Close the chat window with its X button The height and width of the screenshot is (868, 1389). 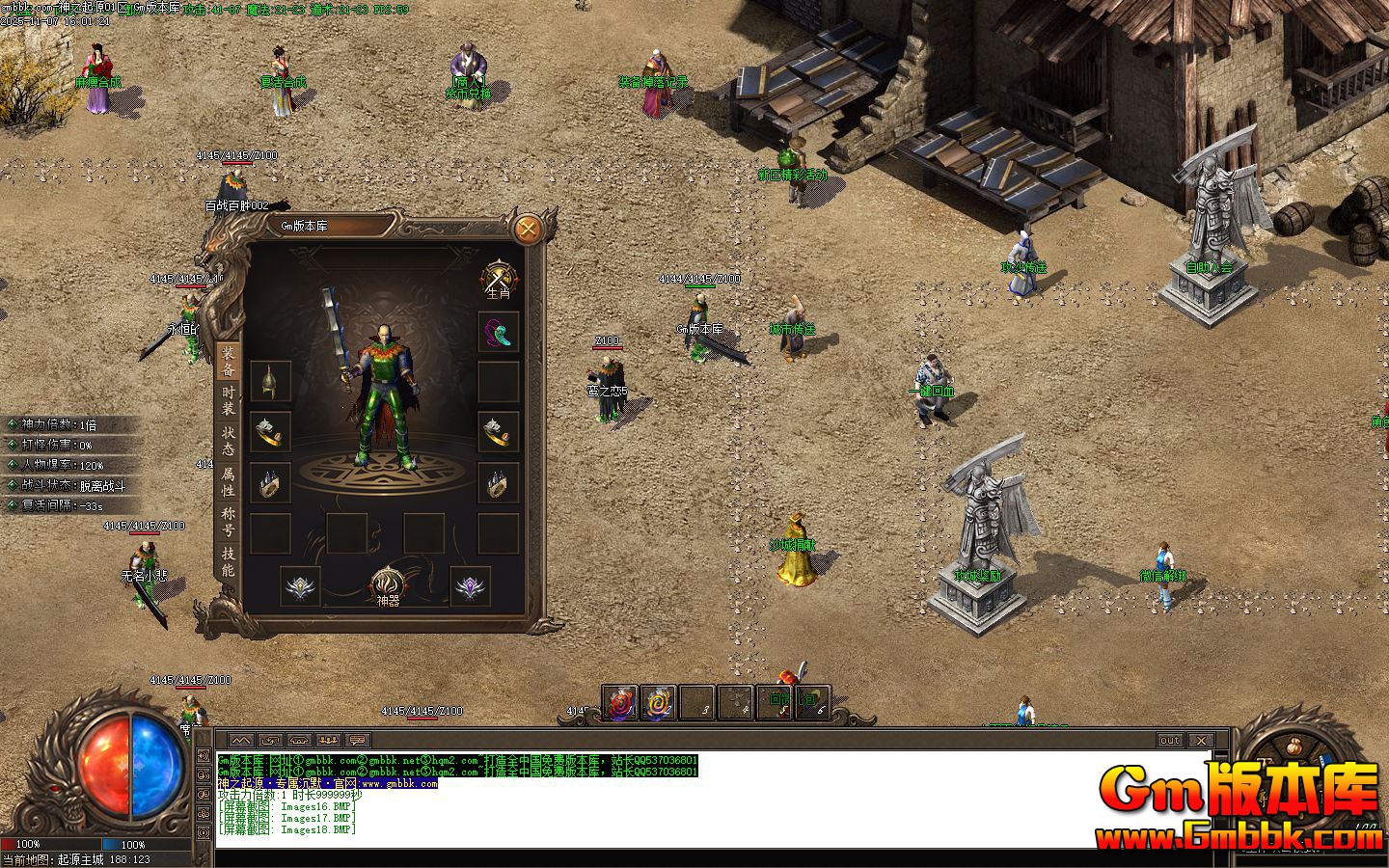(1200, 741)
